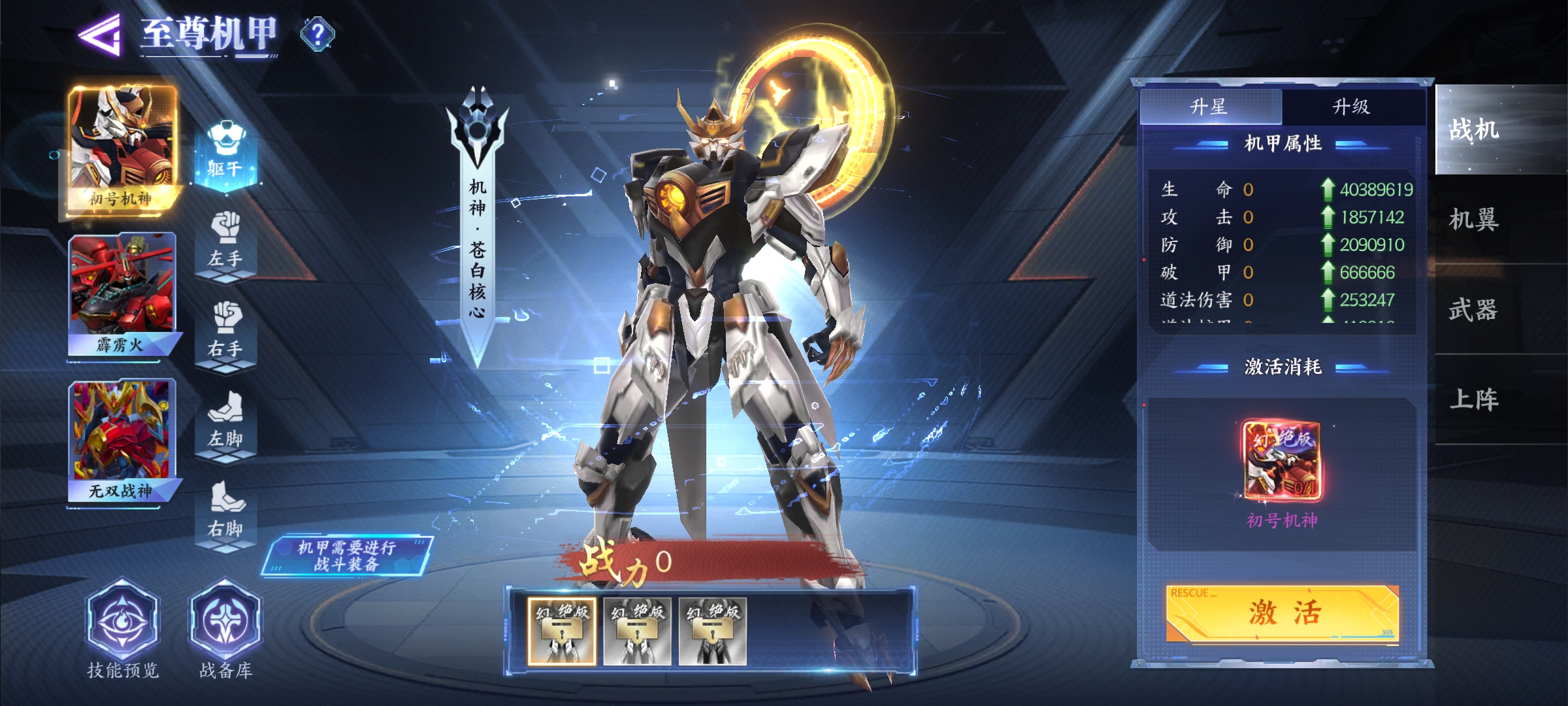Screen dimensions: 1568x706
Task: Select the 初号机神 mecha thumbnail
Action: (x=122, y=148)
